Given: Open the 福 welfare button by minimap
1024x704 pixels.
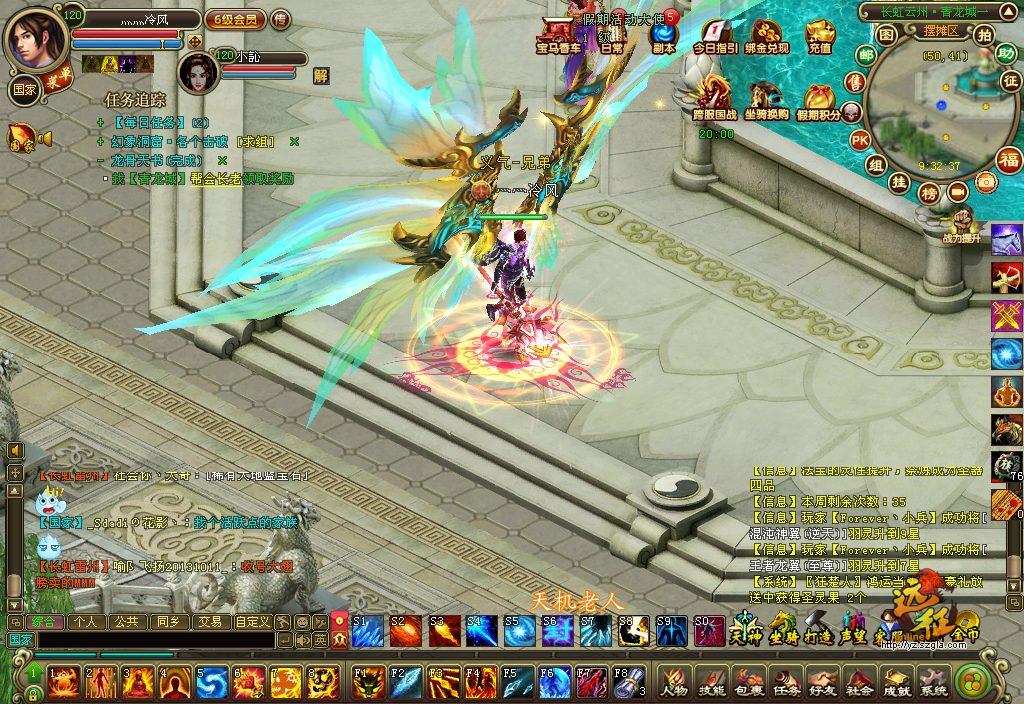Looking at the screenshot, I should pyautogui.click(x=1009, y=160).
